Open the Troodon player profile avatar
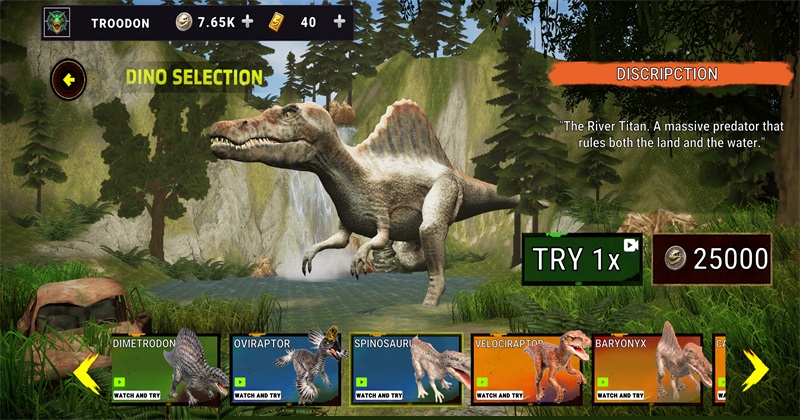Image resolution: width=800 pixels, height=420 pixels. (58, 22)
